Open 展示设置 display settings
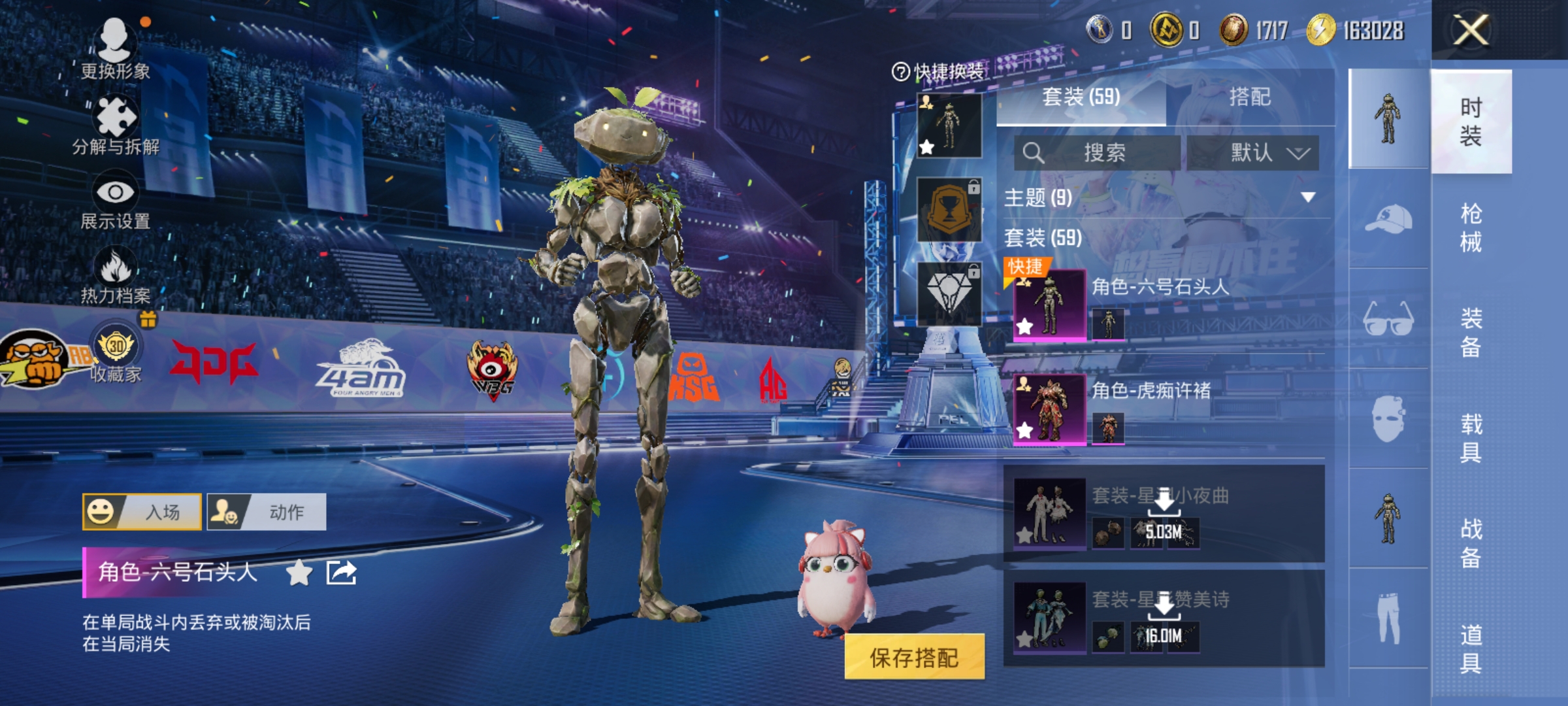This screenshot has height=706, width=1568. point(116,200)
